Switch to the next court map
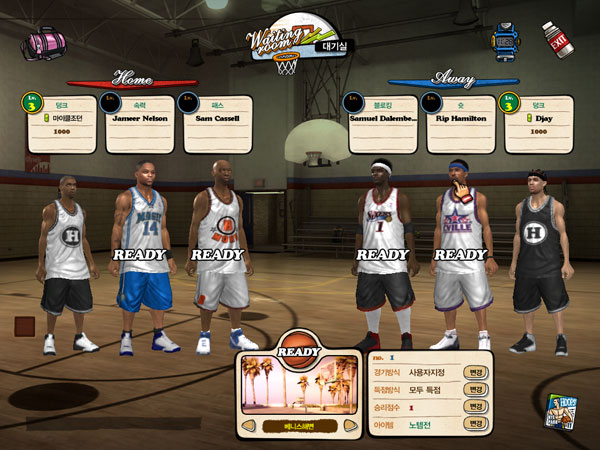The height and width of the screenshot is (450, 600). [350, 426]
